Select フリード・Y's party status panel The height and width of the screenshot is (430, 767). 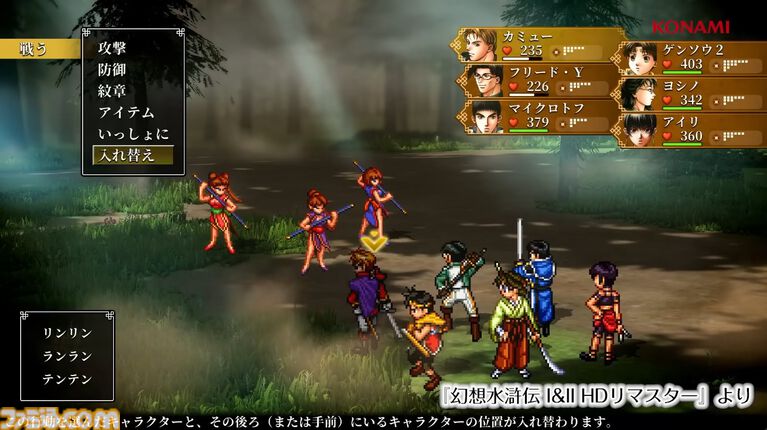pyautogui.click(x=535, y=80)
